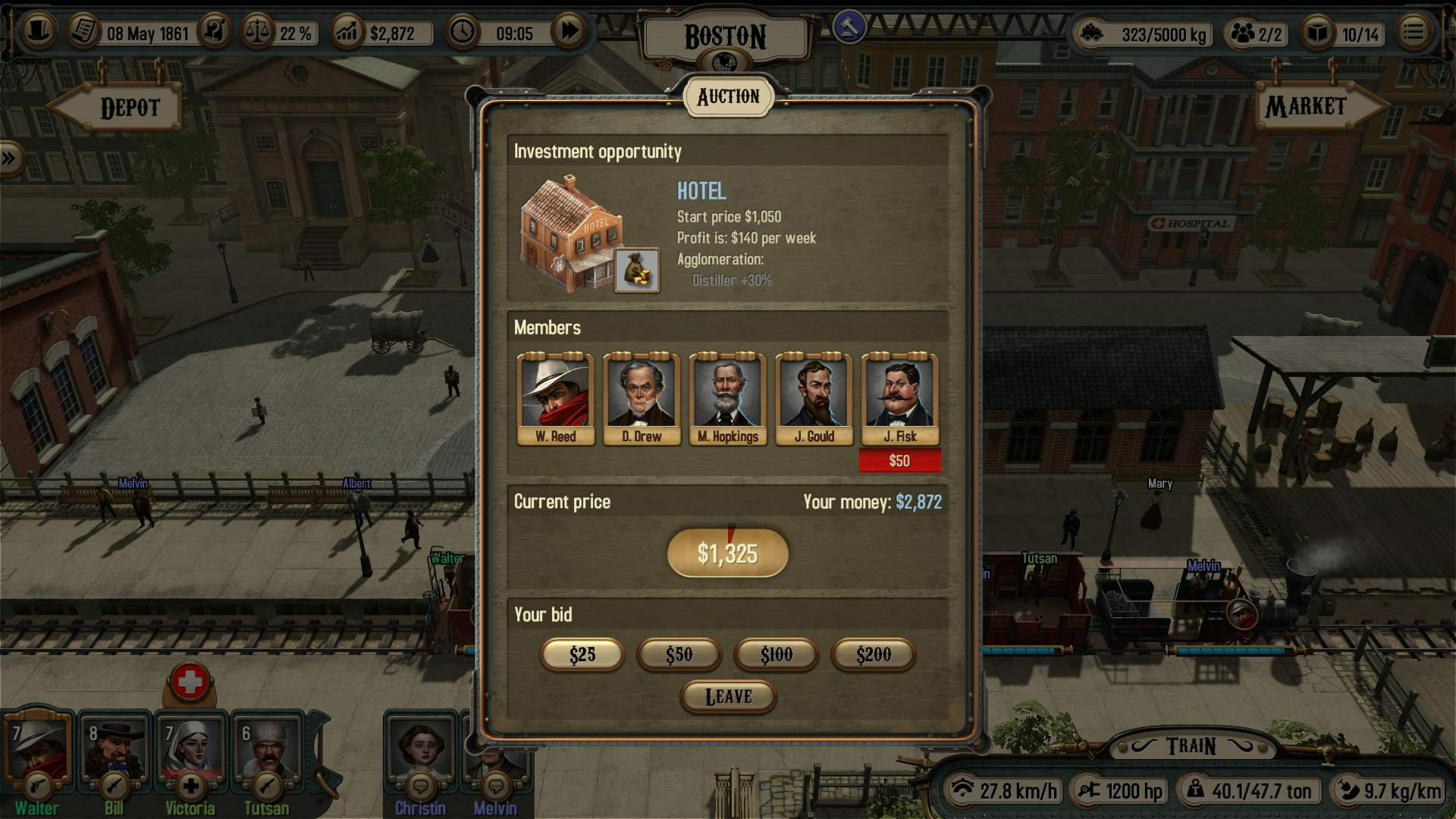Click the clock showing 09:05

click(x=463, y=32)
